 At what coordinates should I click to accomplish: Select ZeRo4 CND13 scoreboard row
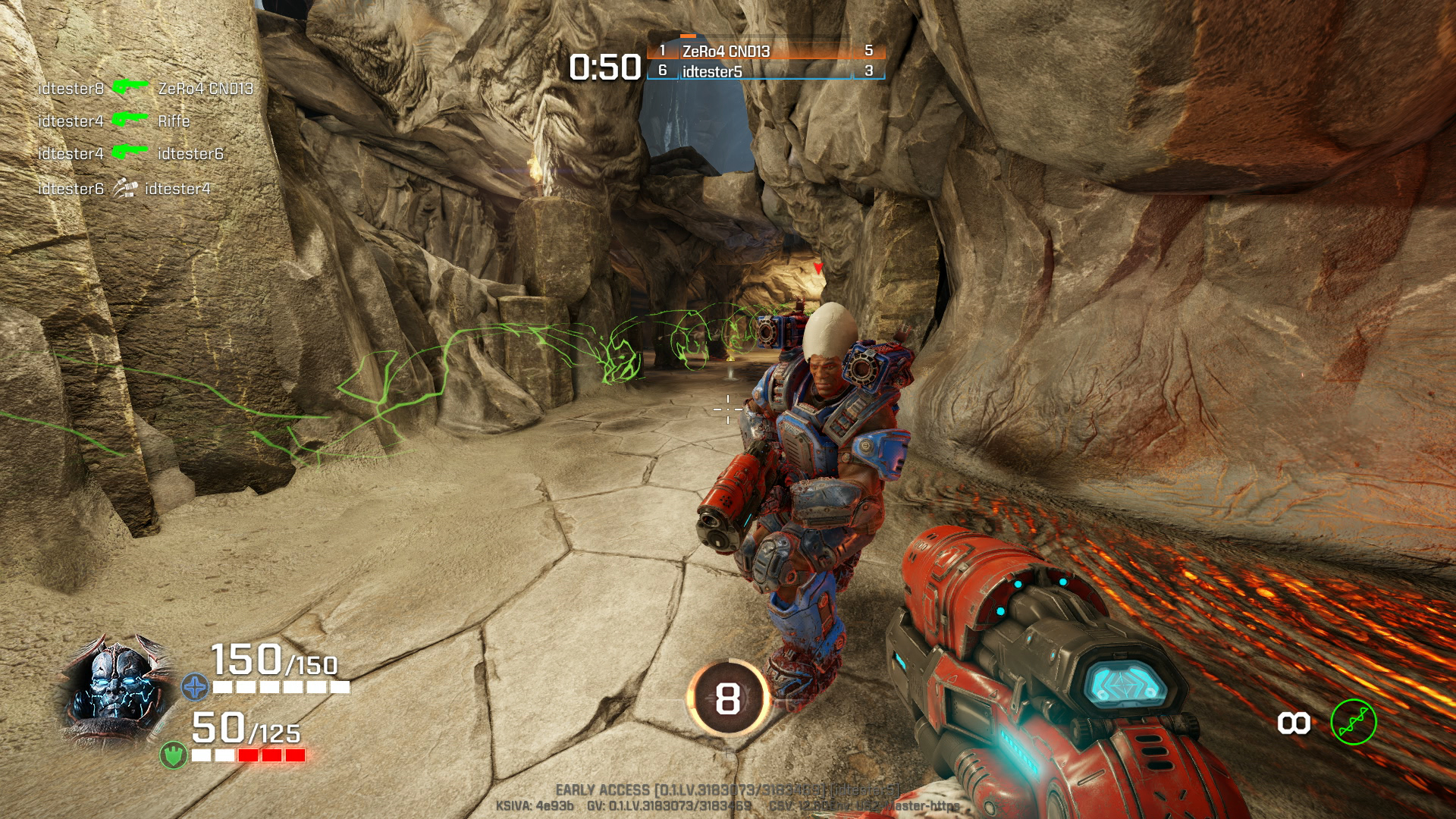pos(766,51)
